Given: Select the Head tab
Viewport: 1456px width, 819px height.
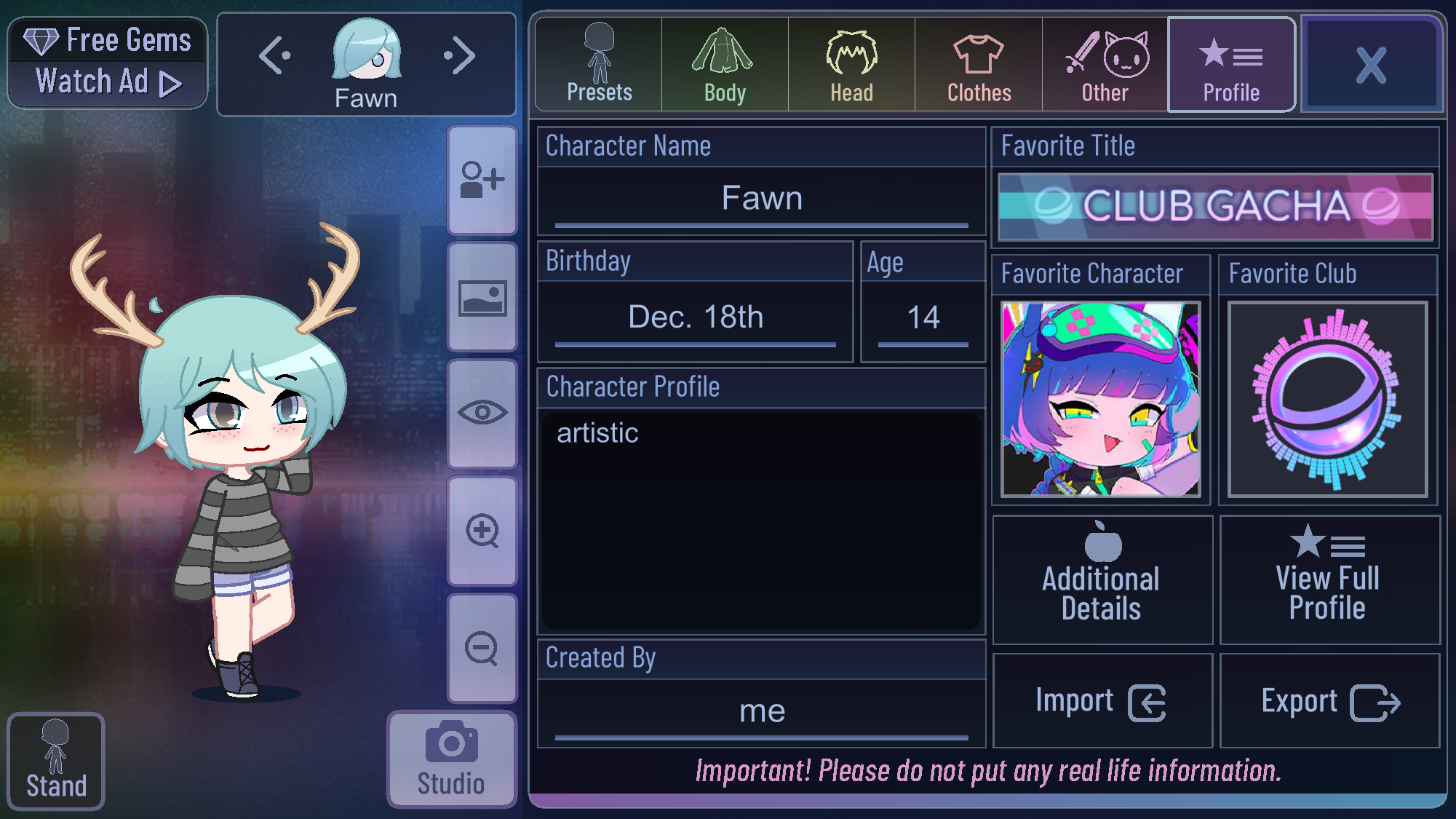Looking at the screenshot, I should 851,65.
